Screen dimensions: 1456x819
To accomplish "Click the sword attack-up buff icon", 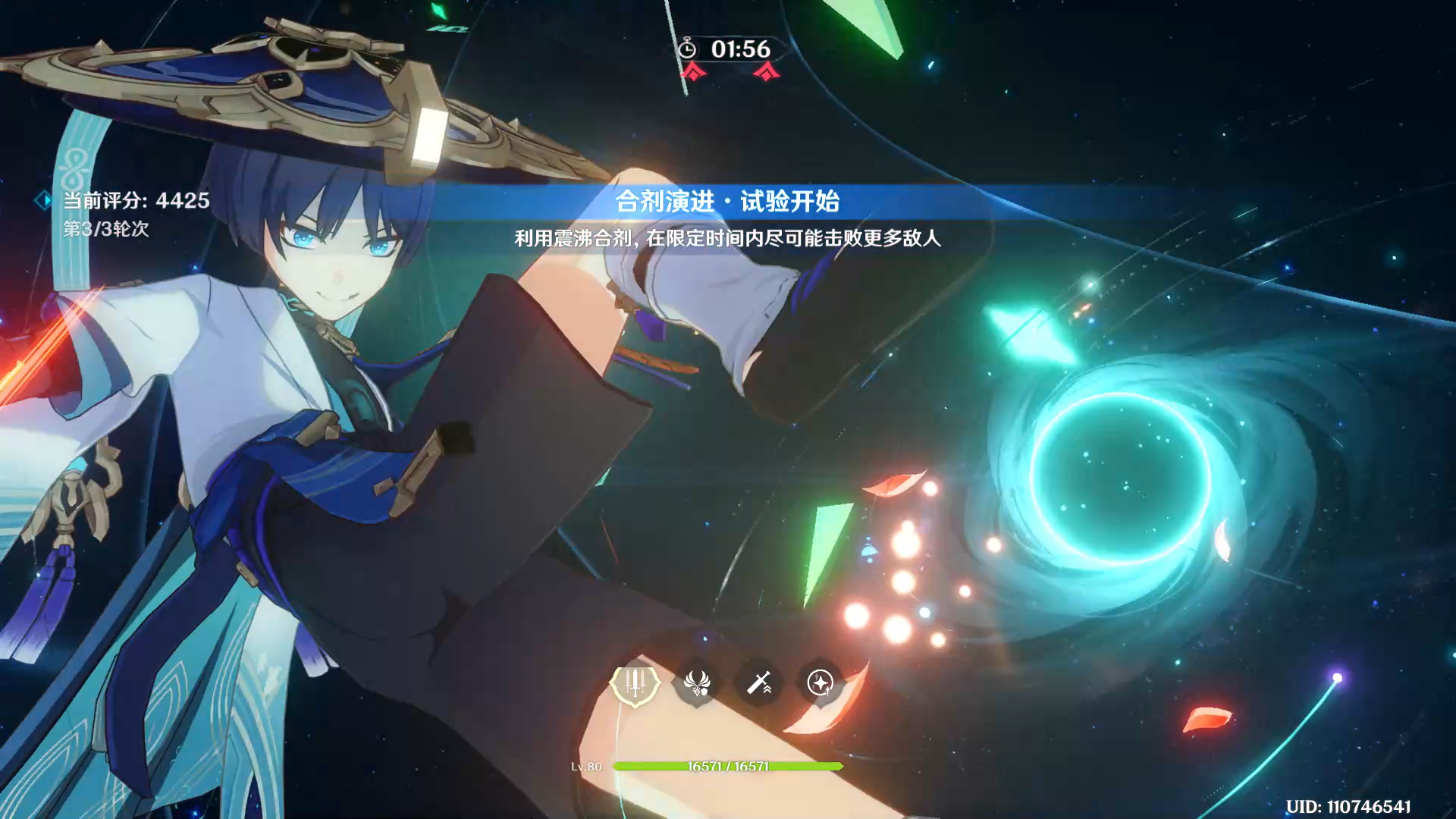I will coord(758,683).
